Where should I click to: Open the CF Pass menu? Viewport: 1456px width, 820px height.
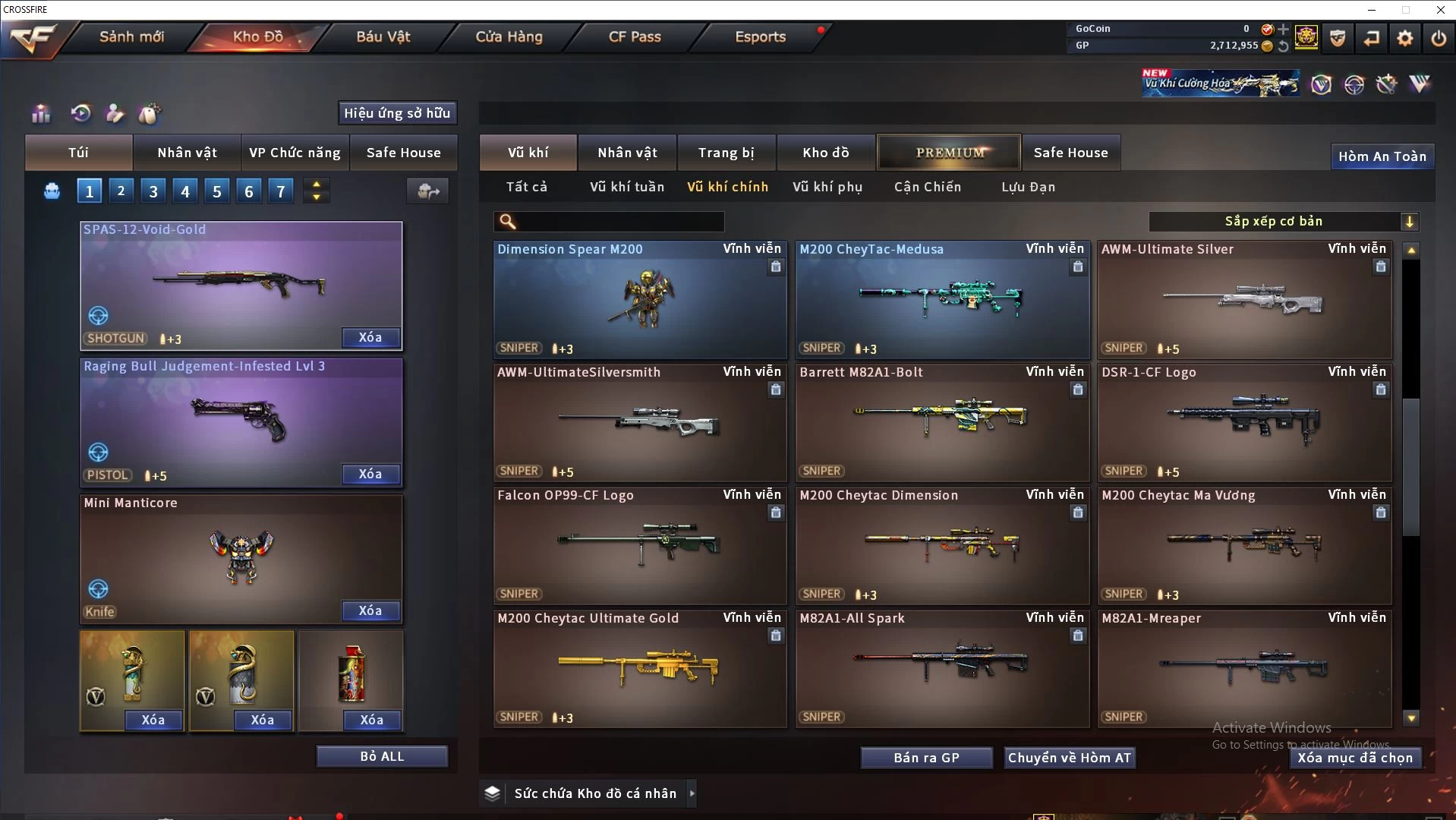coord(635,36)
